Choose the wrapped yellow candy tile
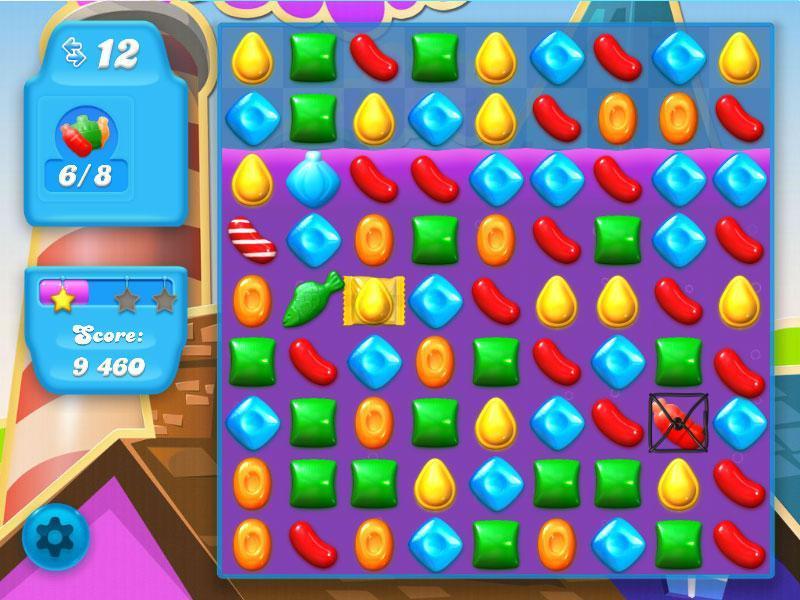 coord(374,299)
